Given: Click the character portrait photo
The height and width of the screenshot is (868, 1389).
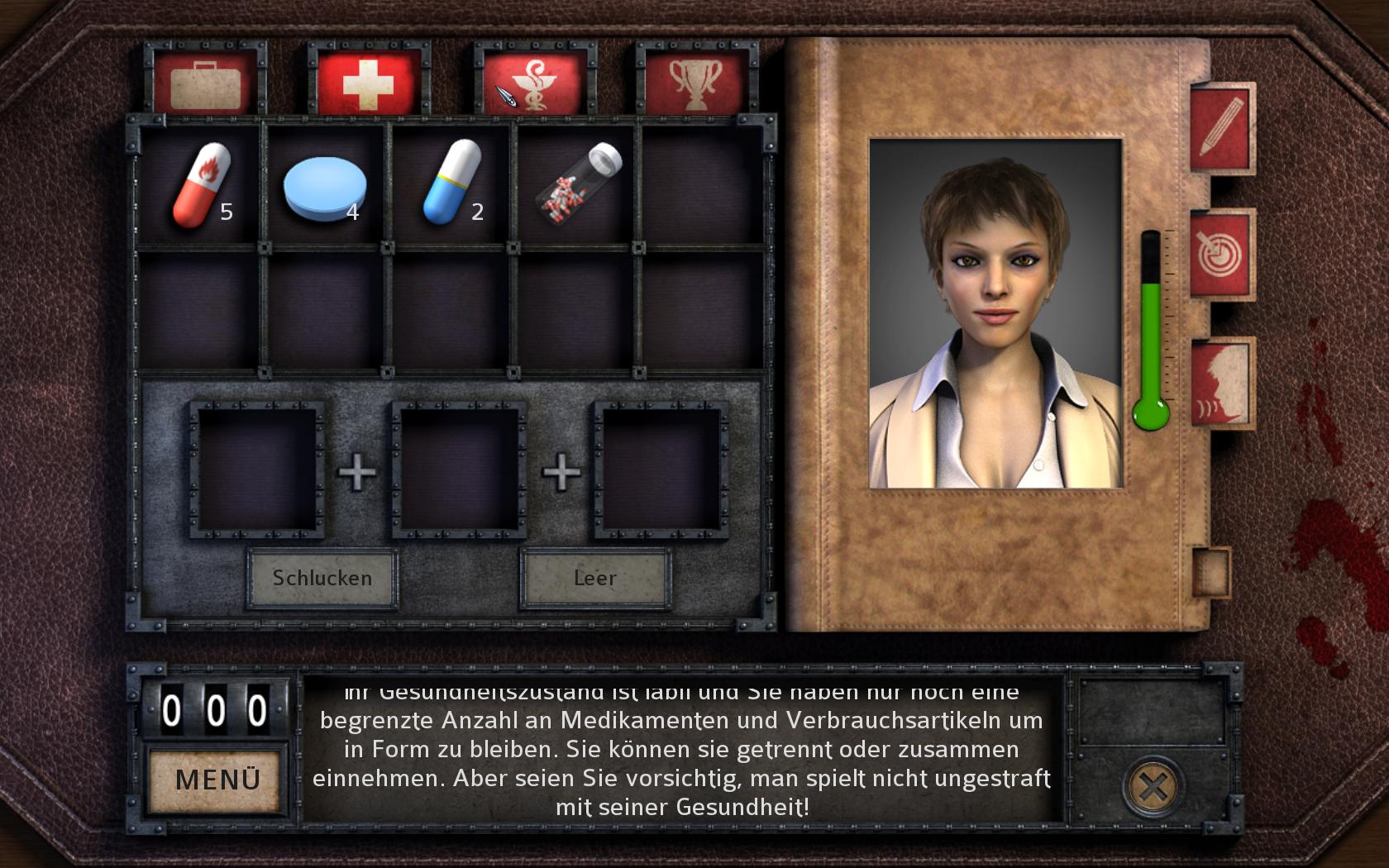Looking at the screenshot, I should tap(995, 314).
